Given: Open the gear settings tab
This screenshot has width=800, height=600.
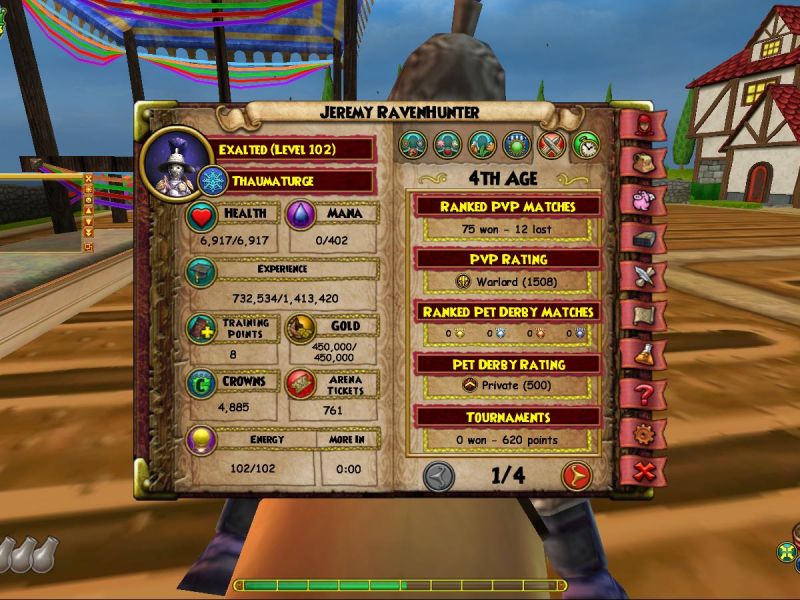Looking at the screenshot, I should click(643, 432).
